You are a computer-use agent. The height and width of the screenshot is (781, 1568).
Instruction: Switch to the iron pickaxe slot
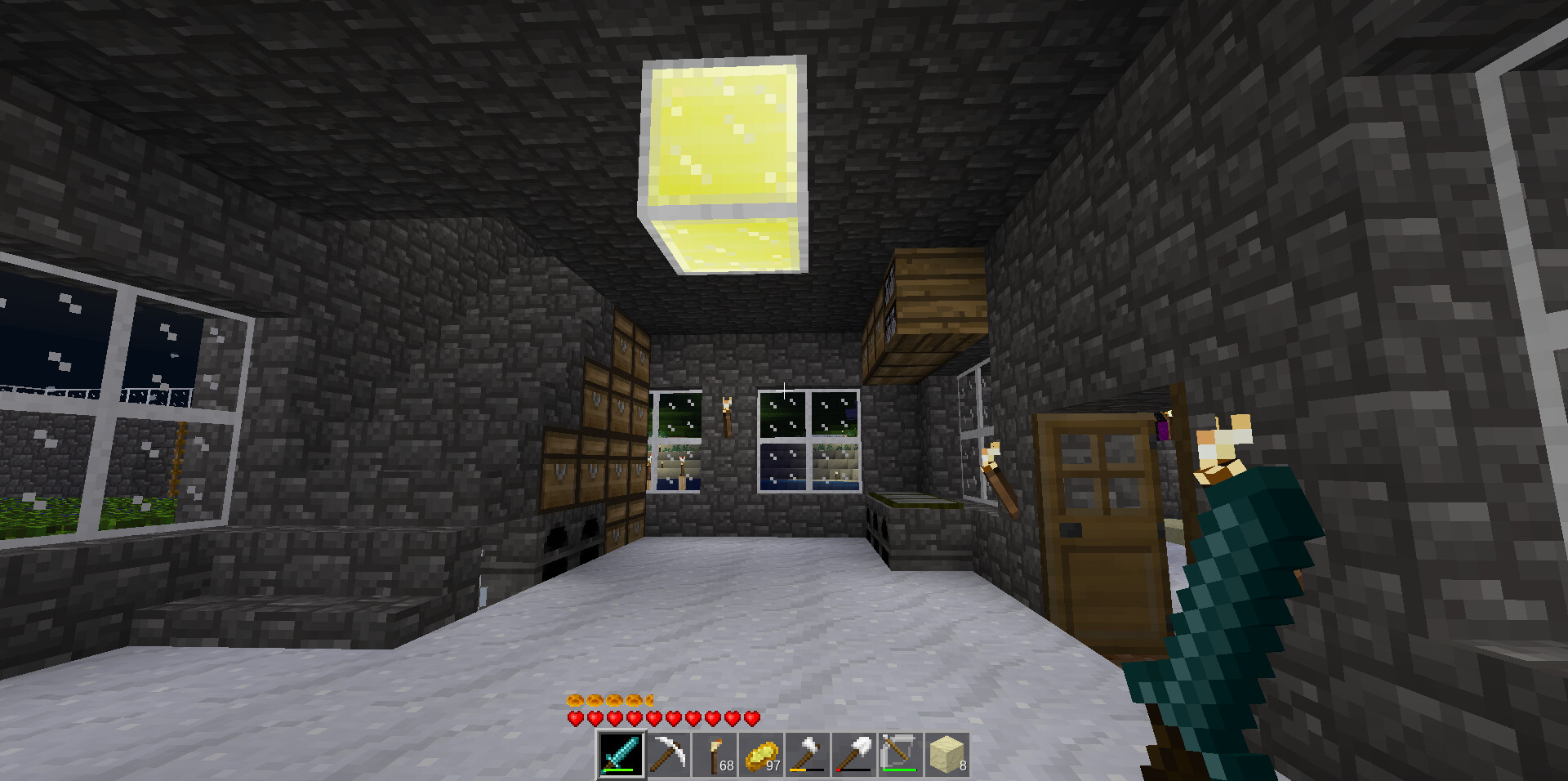click(668, 754)
